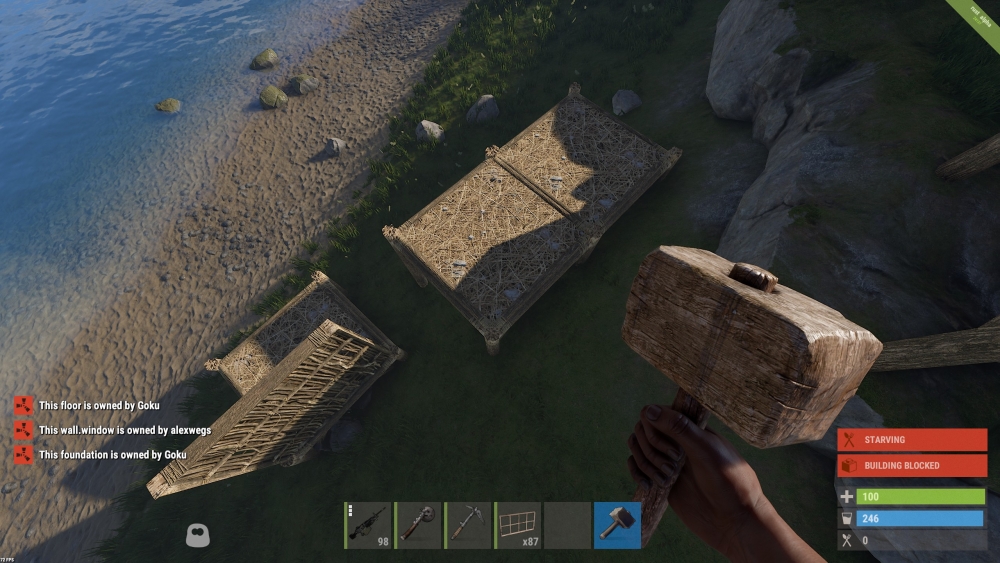The width and height of the screenshot is (1000, 563).
Task: Select the active hammer hotbar slot
Action: coord(617,525)
